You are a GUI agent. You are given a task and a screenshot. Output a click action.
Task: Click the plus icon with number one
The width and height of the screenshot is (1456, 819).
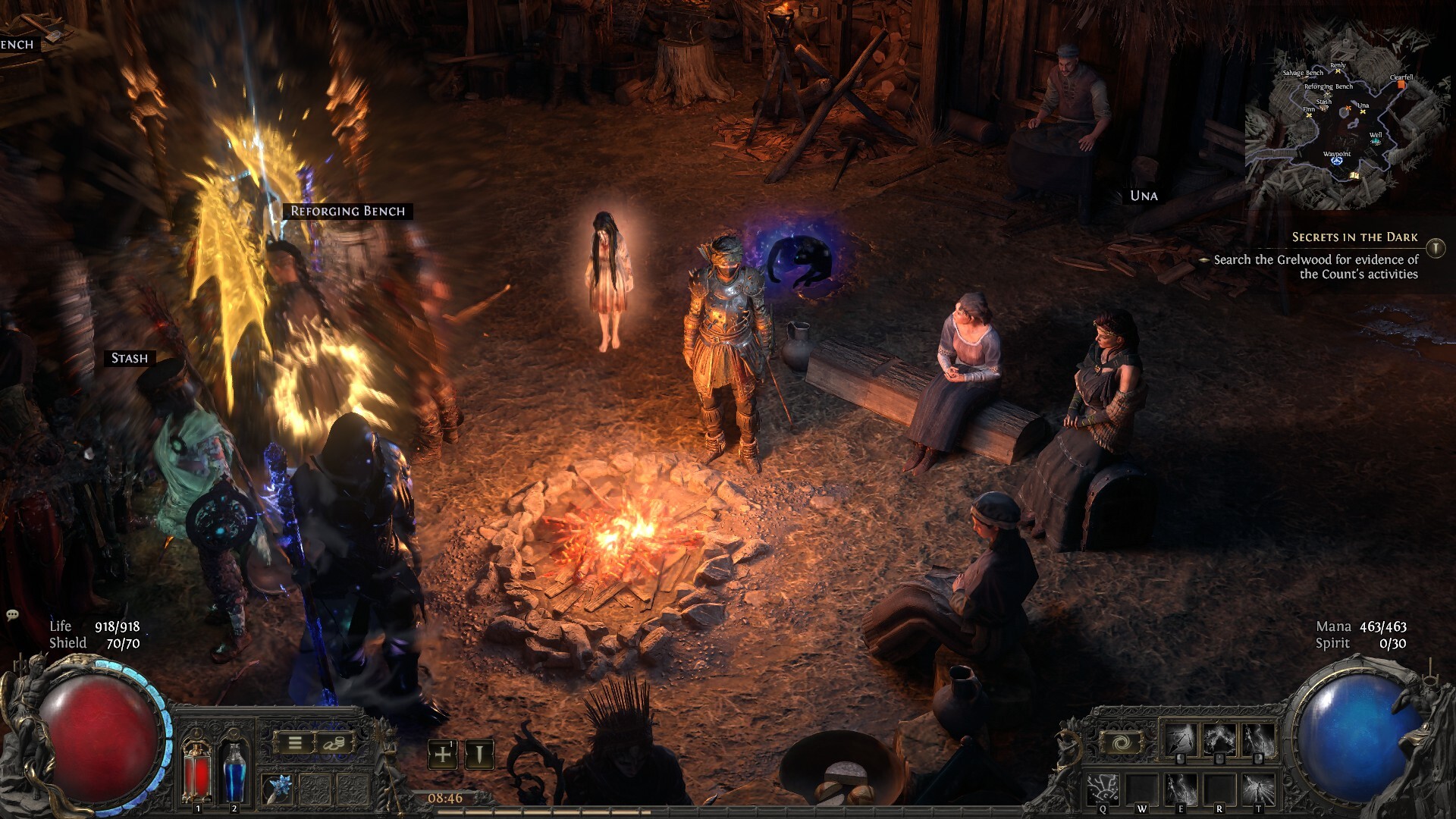[x=443, y=755]
